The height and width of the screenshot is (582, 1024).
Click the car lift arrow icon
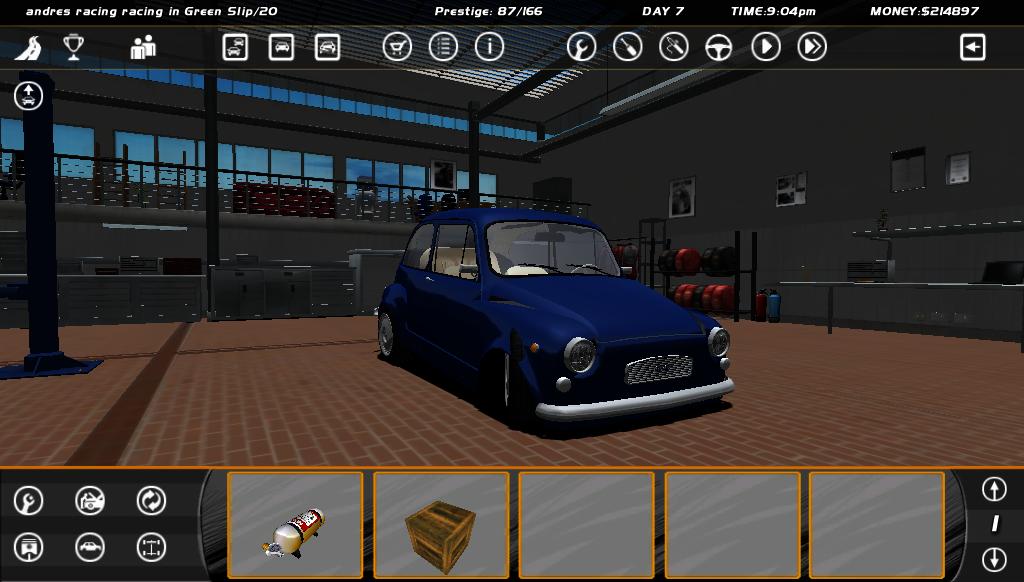coord(29,96)
